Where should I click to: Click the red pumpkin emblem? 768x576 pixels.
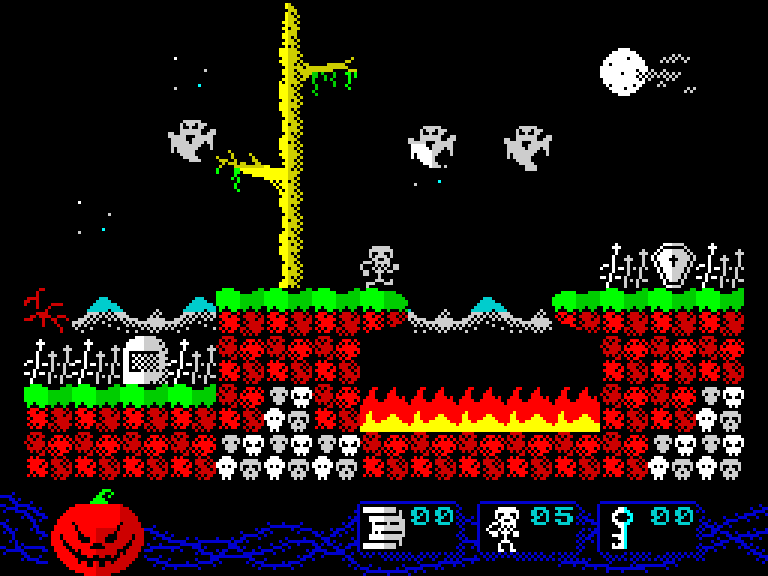(x=97, y=535)
